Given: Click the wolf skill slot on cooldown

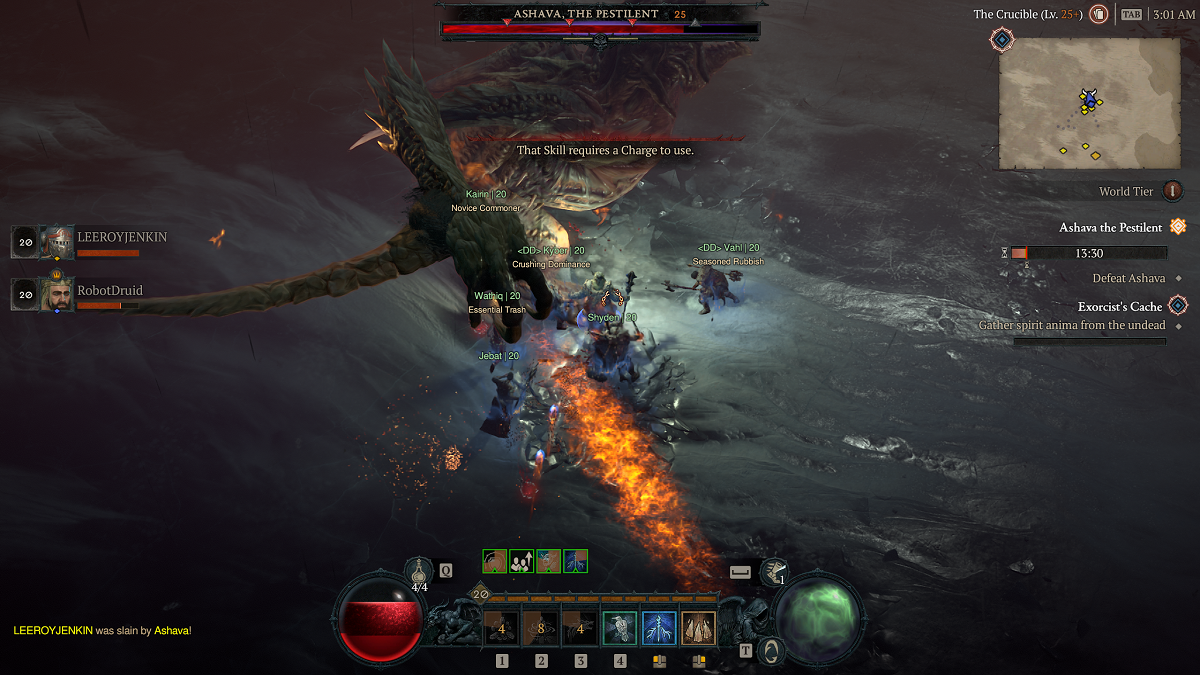Looking at the screenshot, I should point(580,628).
